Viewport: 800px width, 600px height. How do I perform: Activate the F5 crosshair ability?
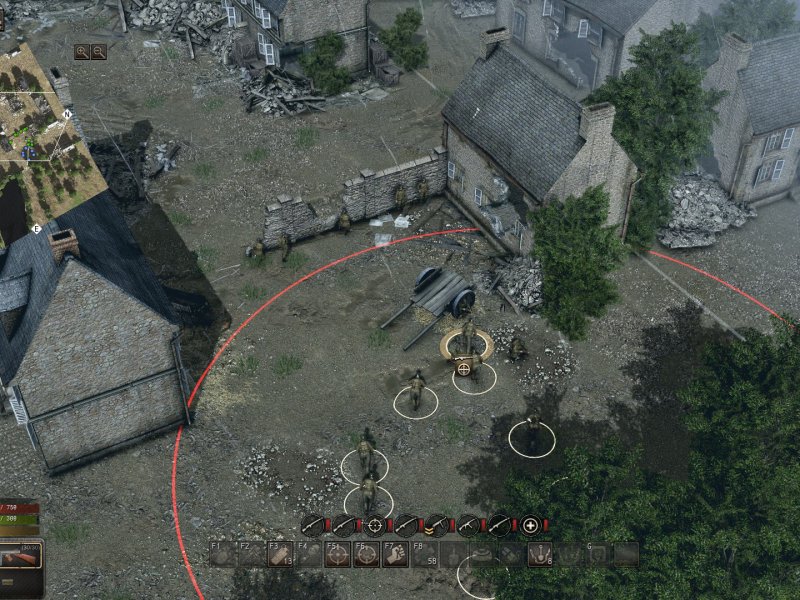[339, 554]
